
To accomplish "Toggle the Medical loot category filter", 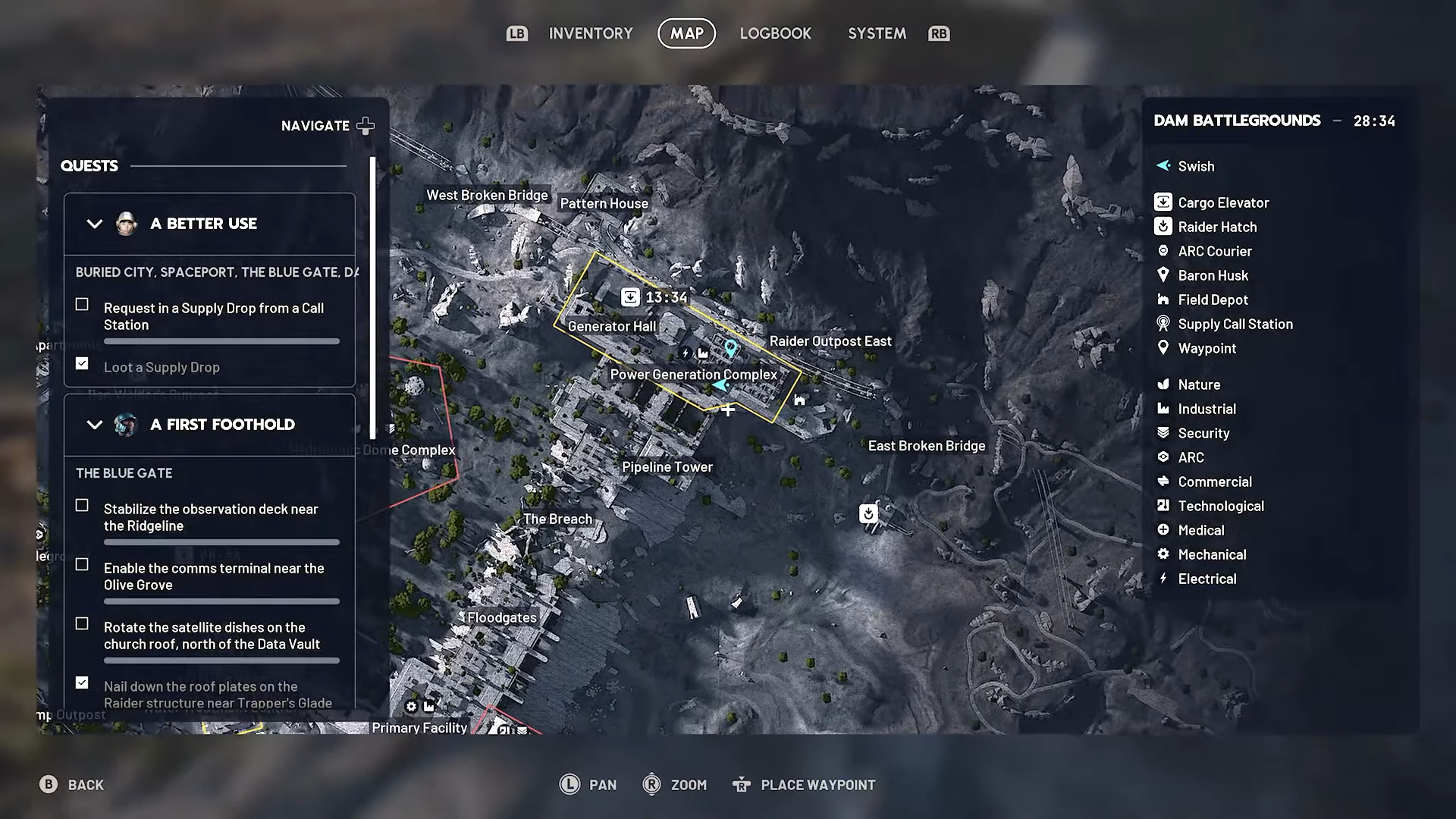I will (x=1200, y=530).
